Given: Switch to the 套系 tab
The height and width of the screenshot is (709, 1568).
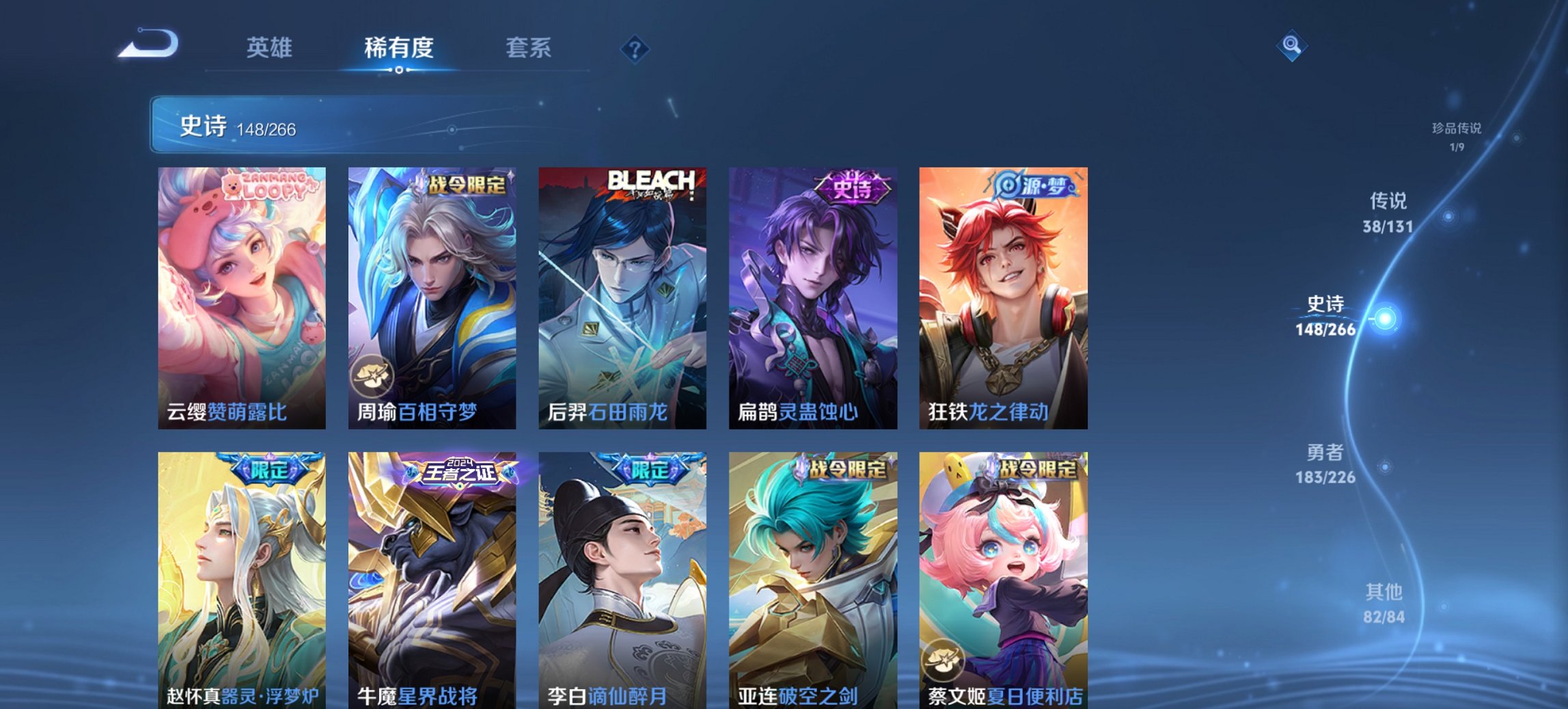Looking at the screenshot, I should pyautogui.click(x=529, y=48).
